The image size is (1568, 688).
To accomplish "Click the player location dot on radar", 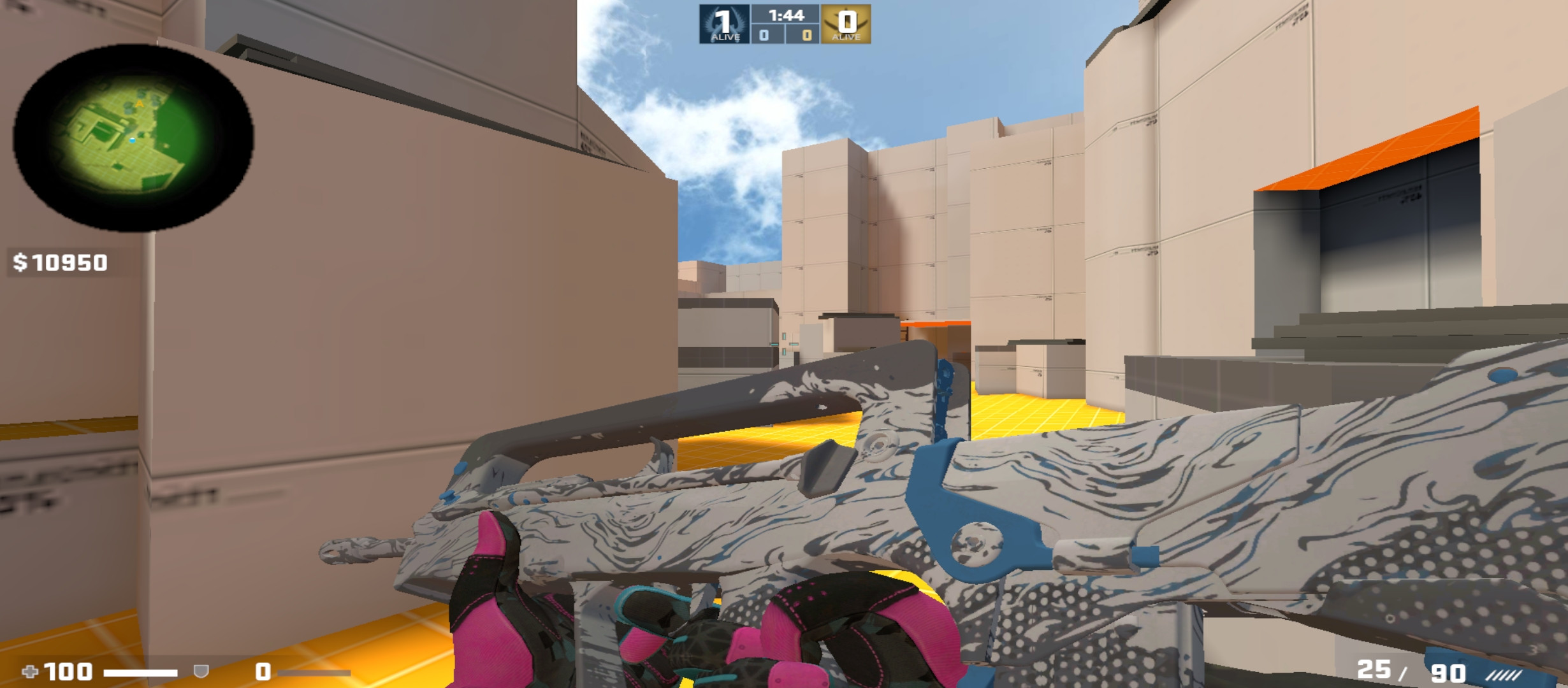I will (133, 140).
